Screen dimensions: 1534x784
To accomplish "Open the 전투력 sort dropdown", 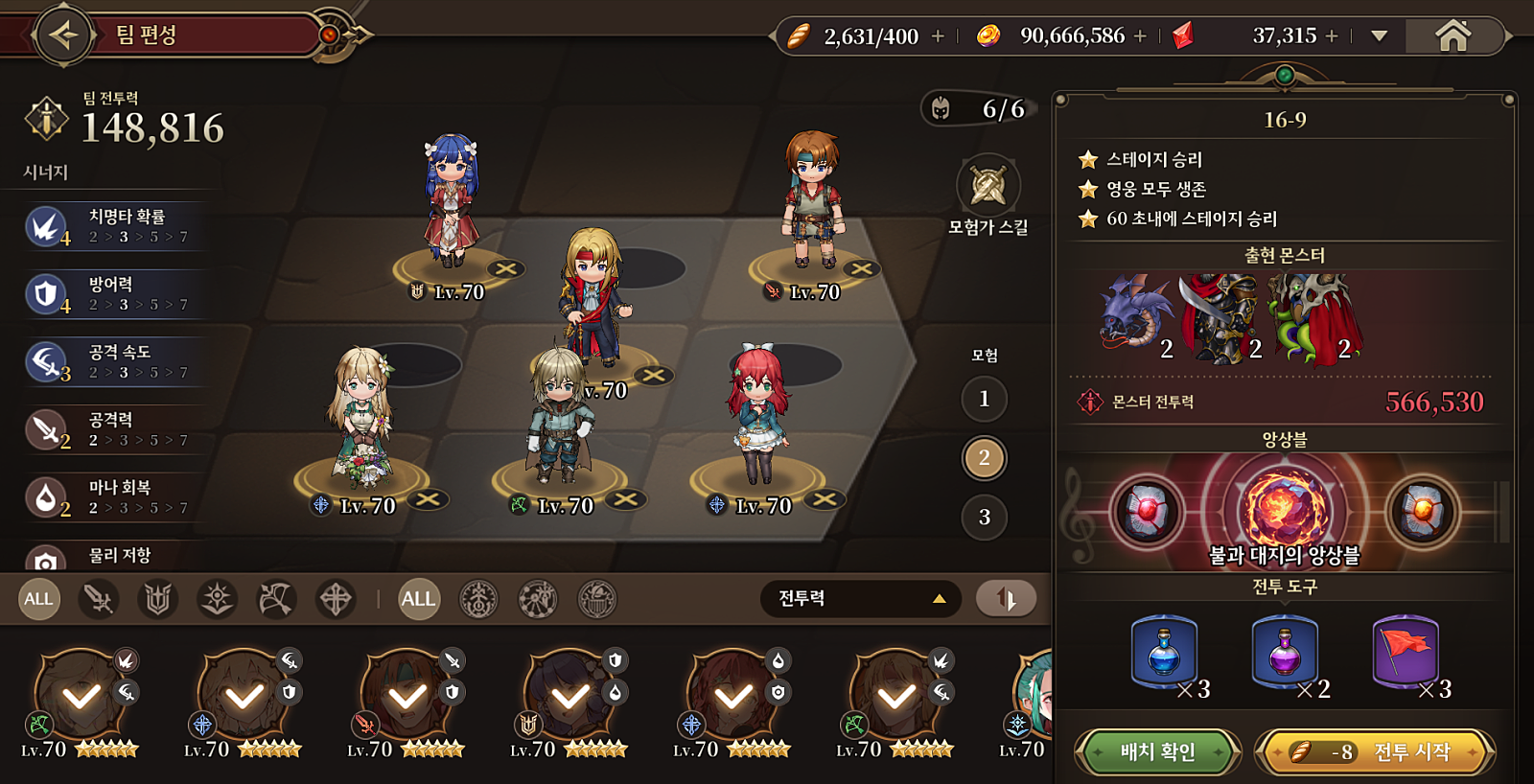I will click(x=860, y=599).
